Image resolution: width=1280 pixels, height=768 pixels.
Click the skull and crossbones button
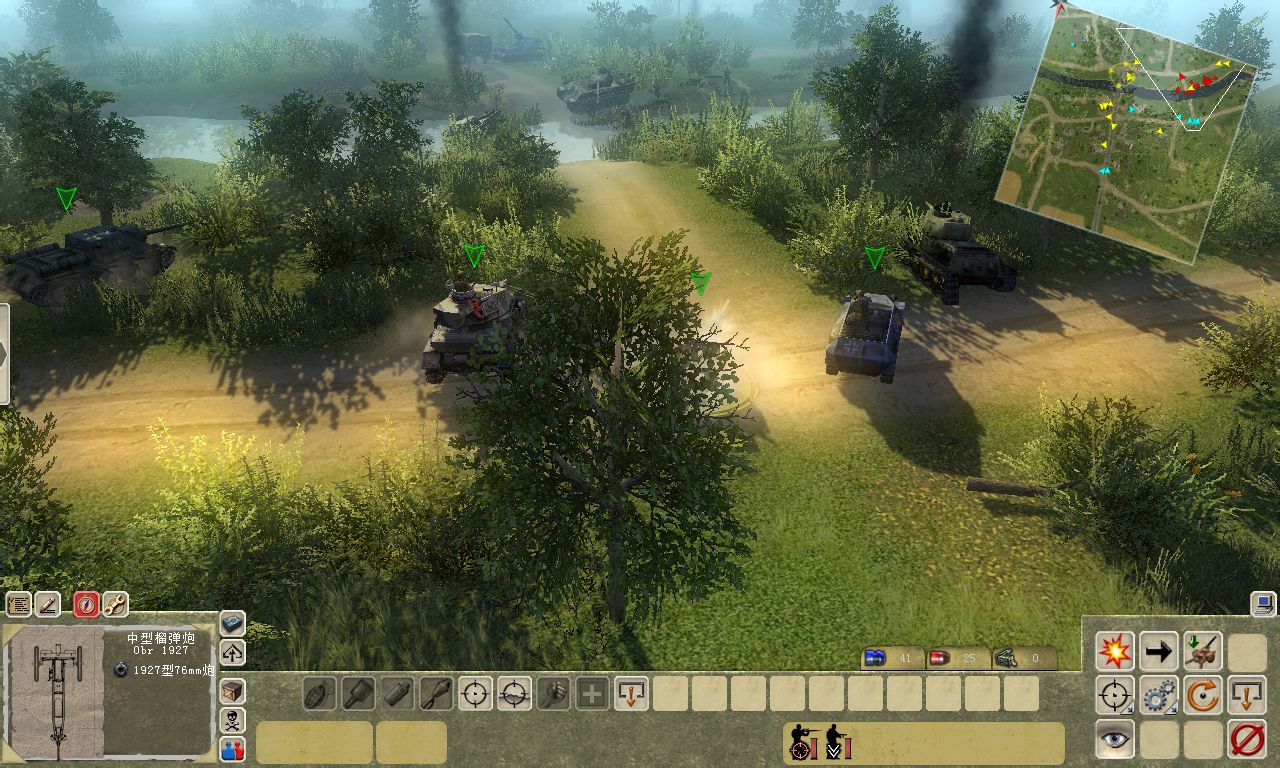coord(232,719)
